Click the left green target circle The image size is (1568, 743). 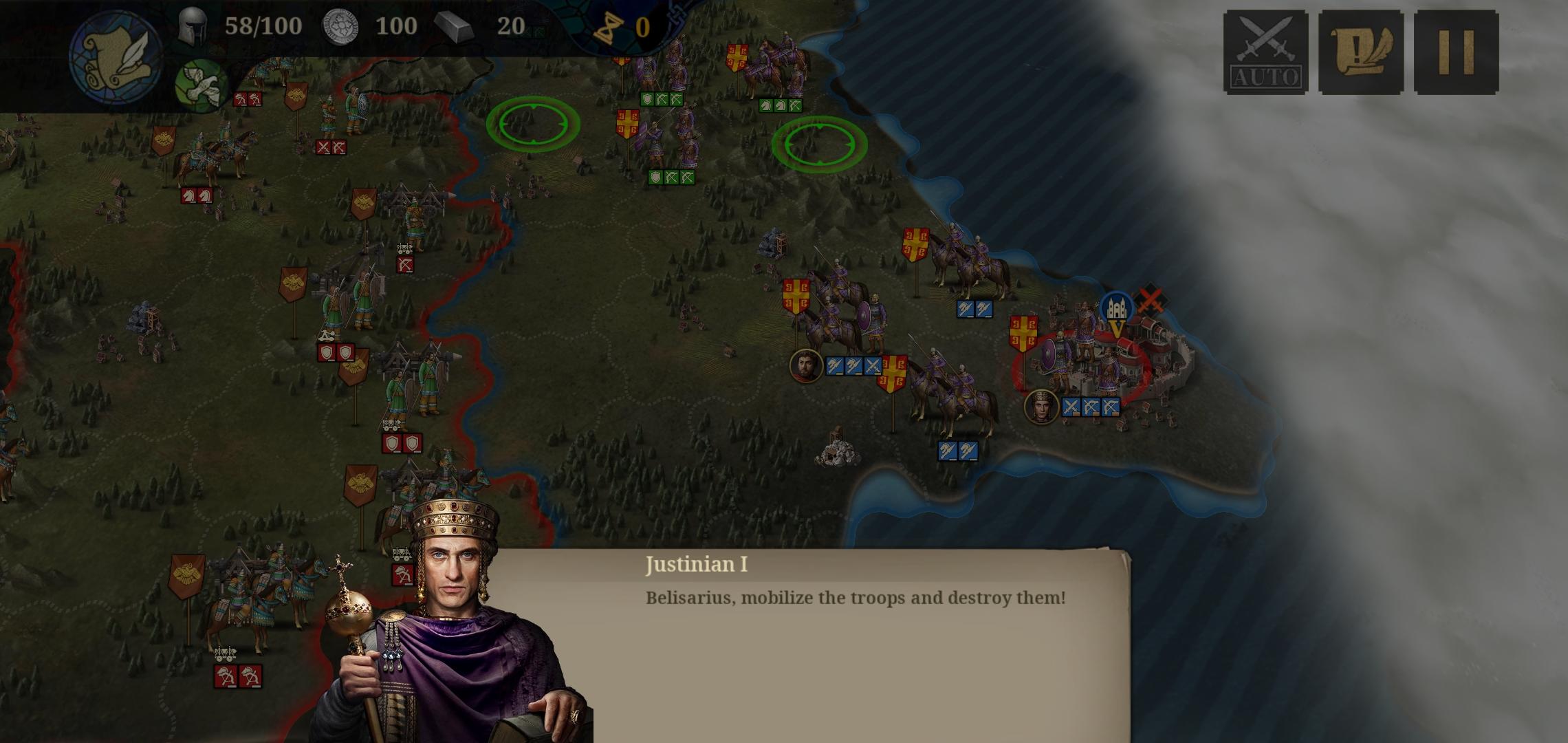pyautogui.click(x=532, y=124)
